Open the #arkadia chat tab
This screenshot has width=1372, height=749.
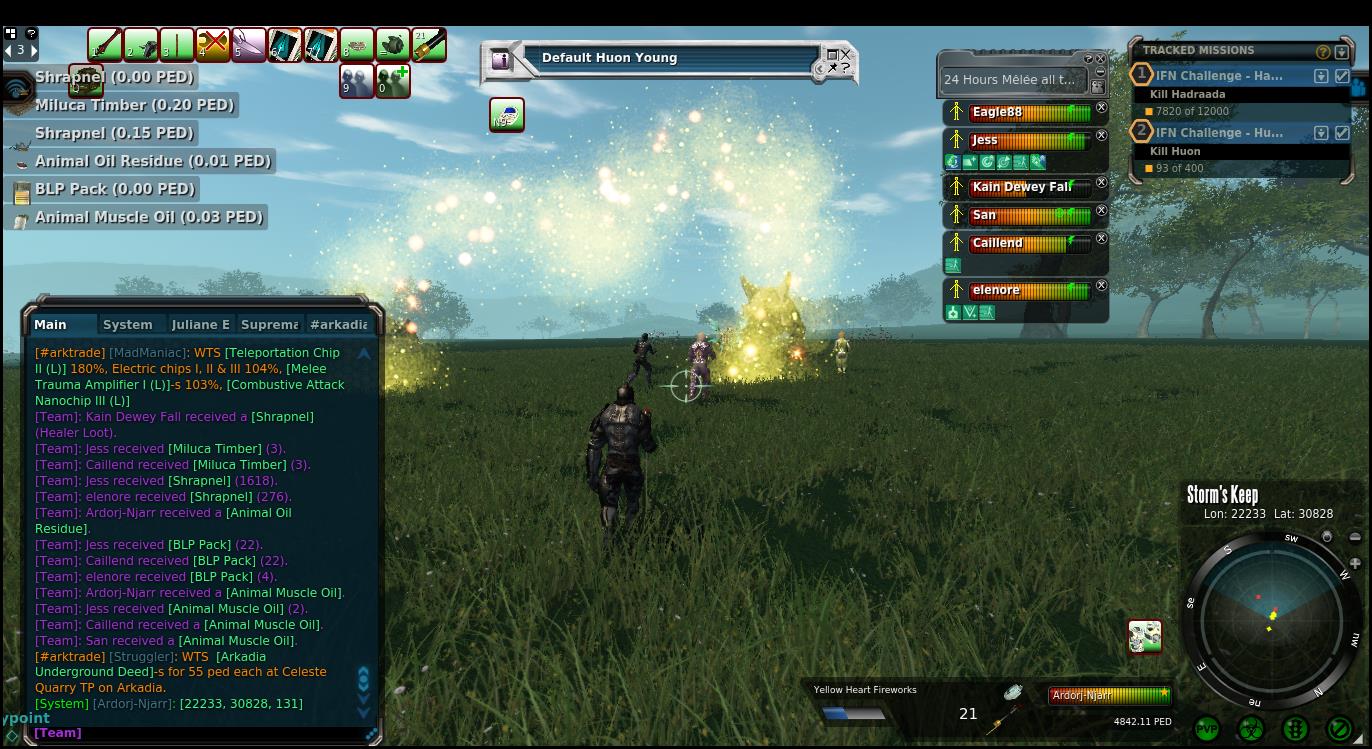tap(338, 324)
